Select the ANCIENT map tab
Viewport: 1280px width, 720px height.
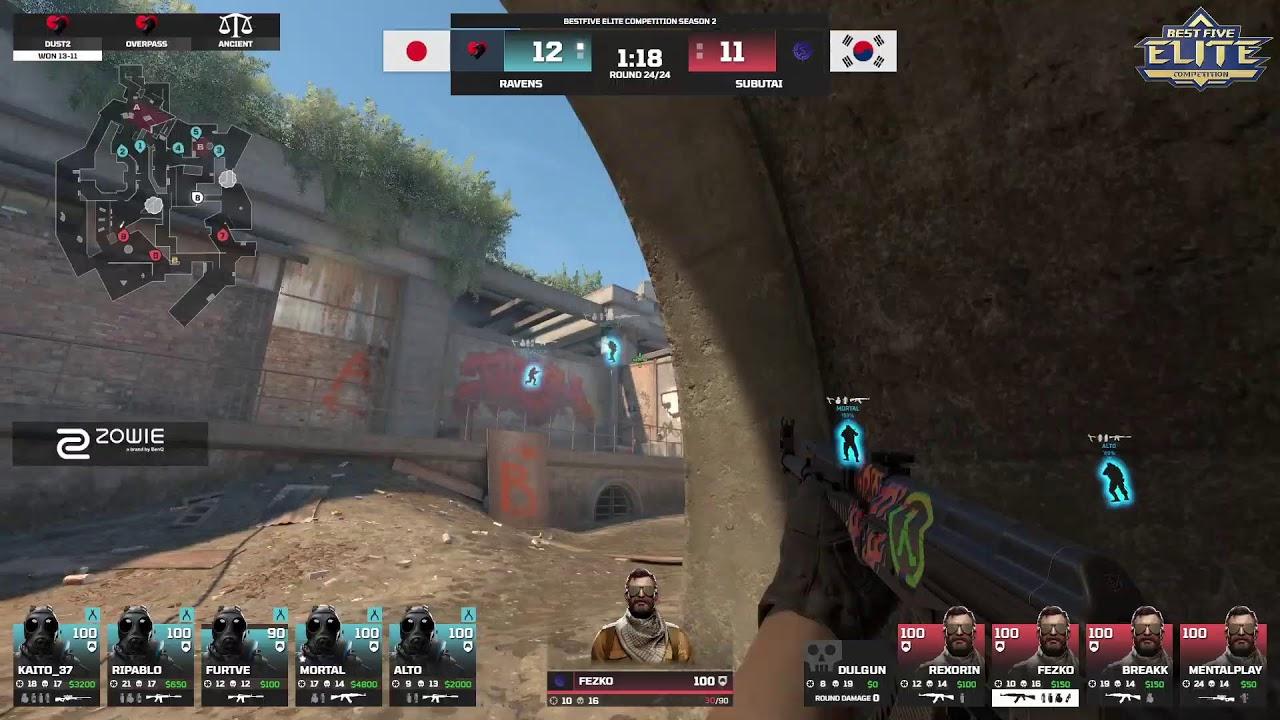[x=234, y=45]
